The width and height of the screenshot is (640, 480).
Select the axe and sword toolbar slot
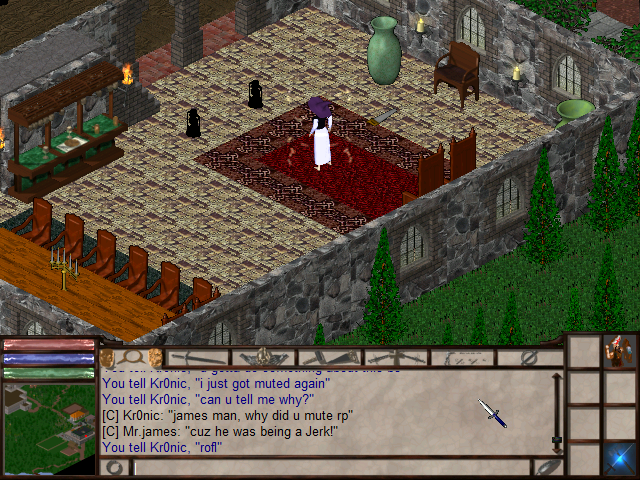point(330,357)
